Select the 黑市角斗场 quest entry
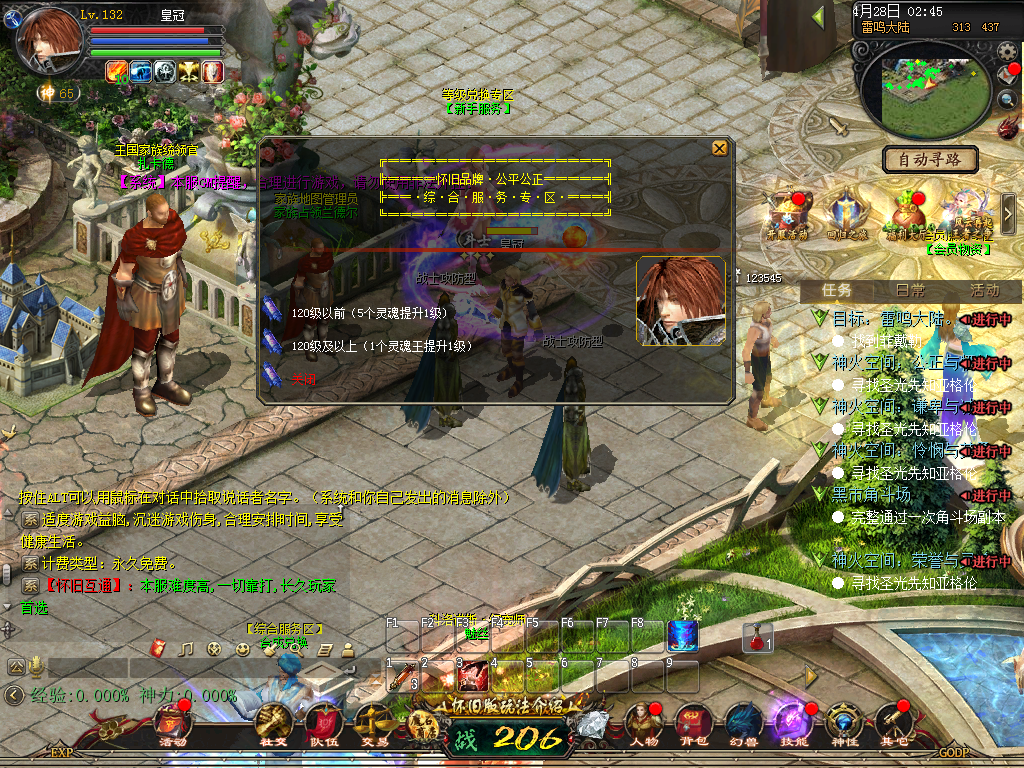 (872, 495)
